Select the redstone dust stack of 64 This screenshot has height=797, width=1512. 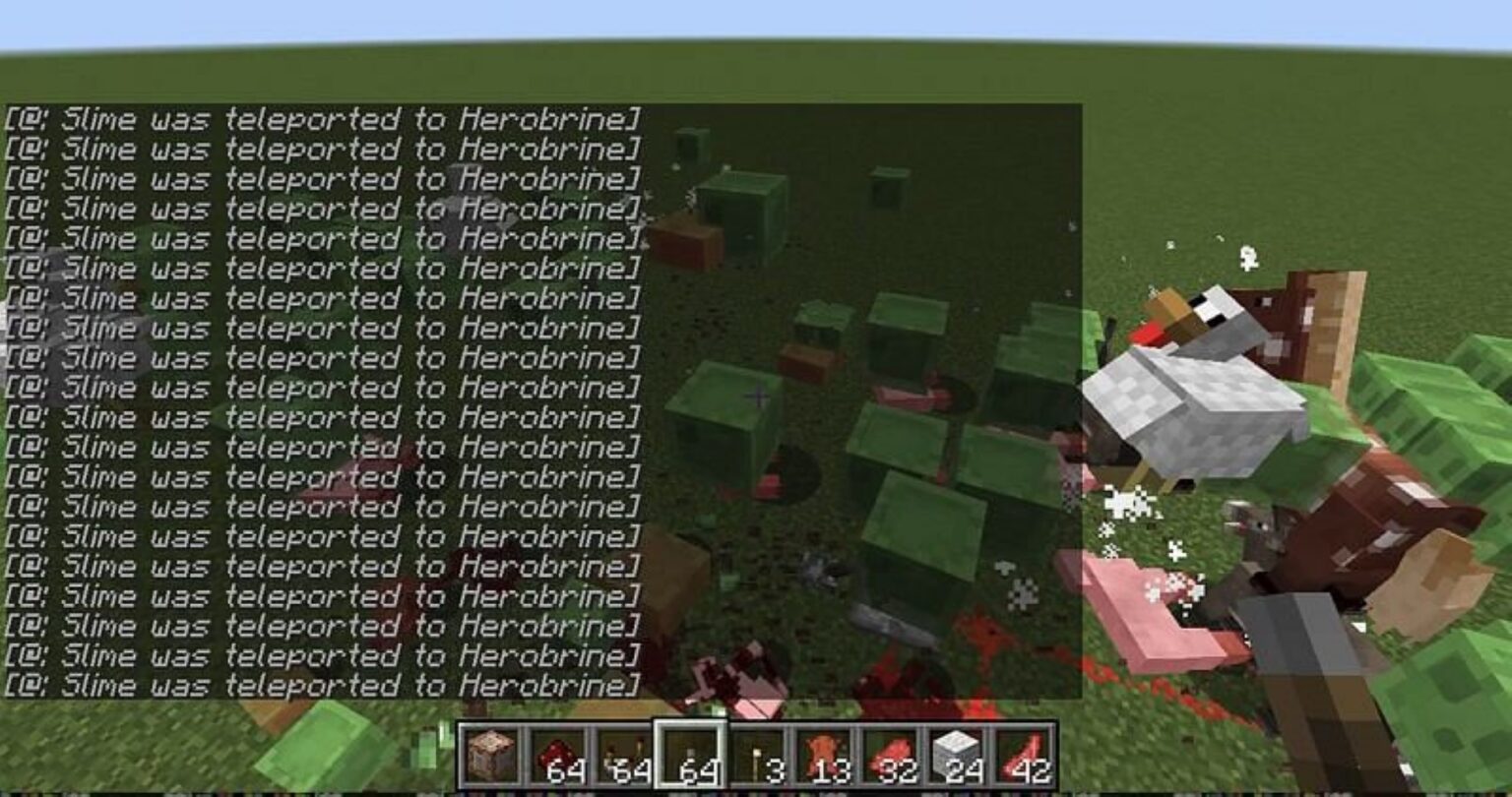tap(558, 753)
